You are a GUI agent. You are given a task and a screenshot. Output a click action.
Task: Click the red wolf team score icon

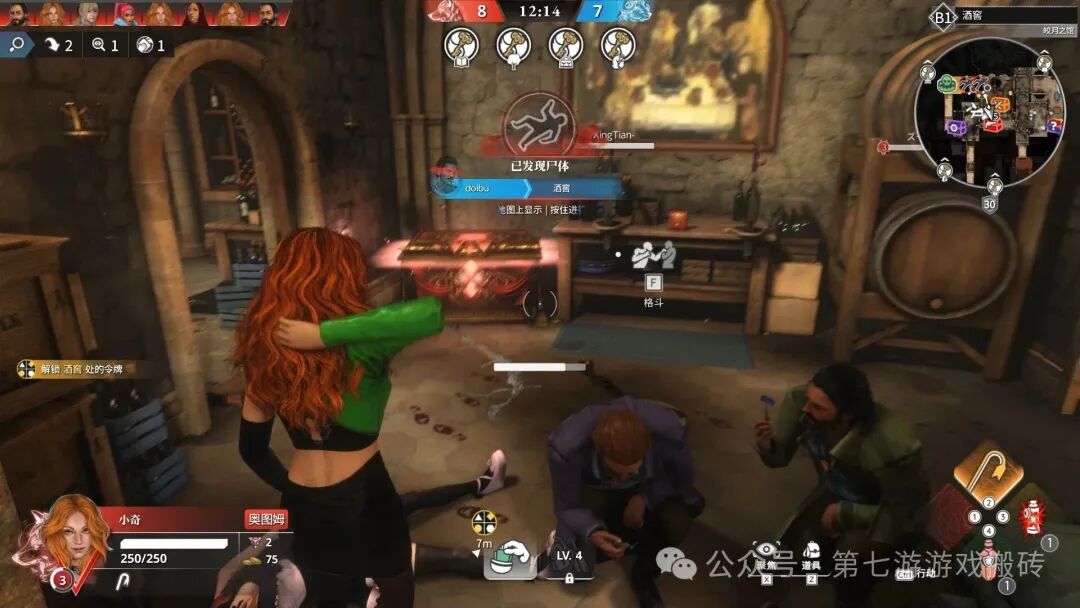443,11
